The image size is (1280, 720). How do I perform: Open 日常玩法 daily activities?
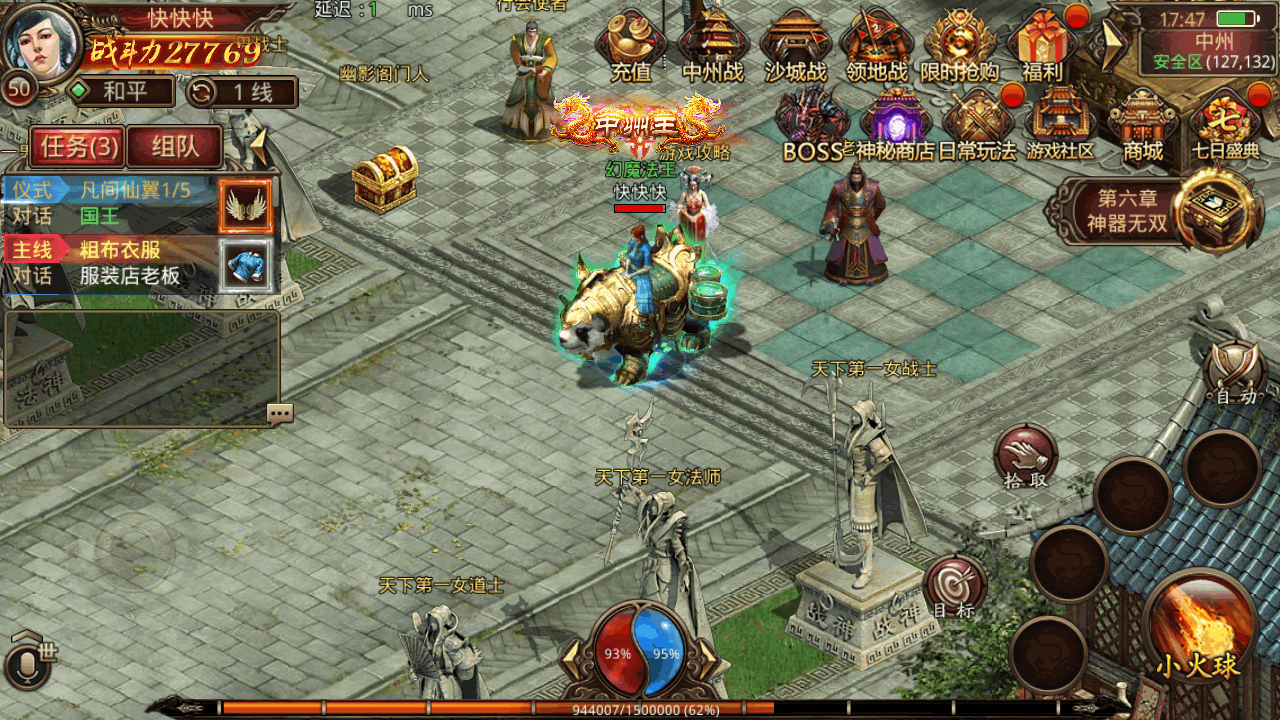click(977, 124)
